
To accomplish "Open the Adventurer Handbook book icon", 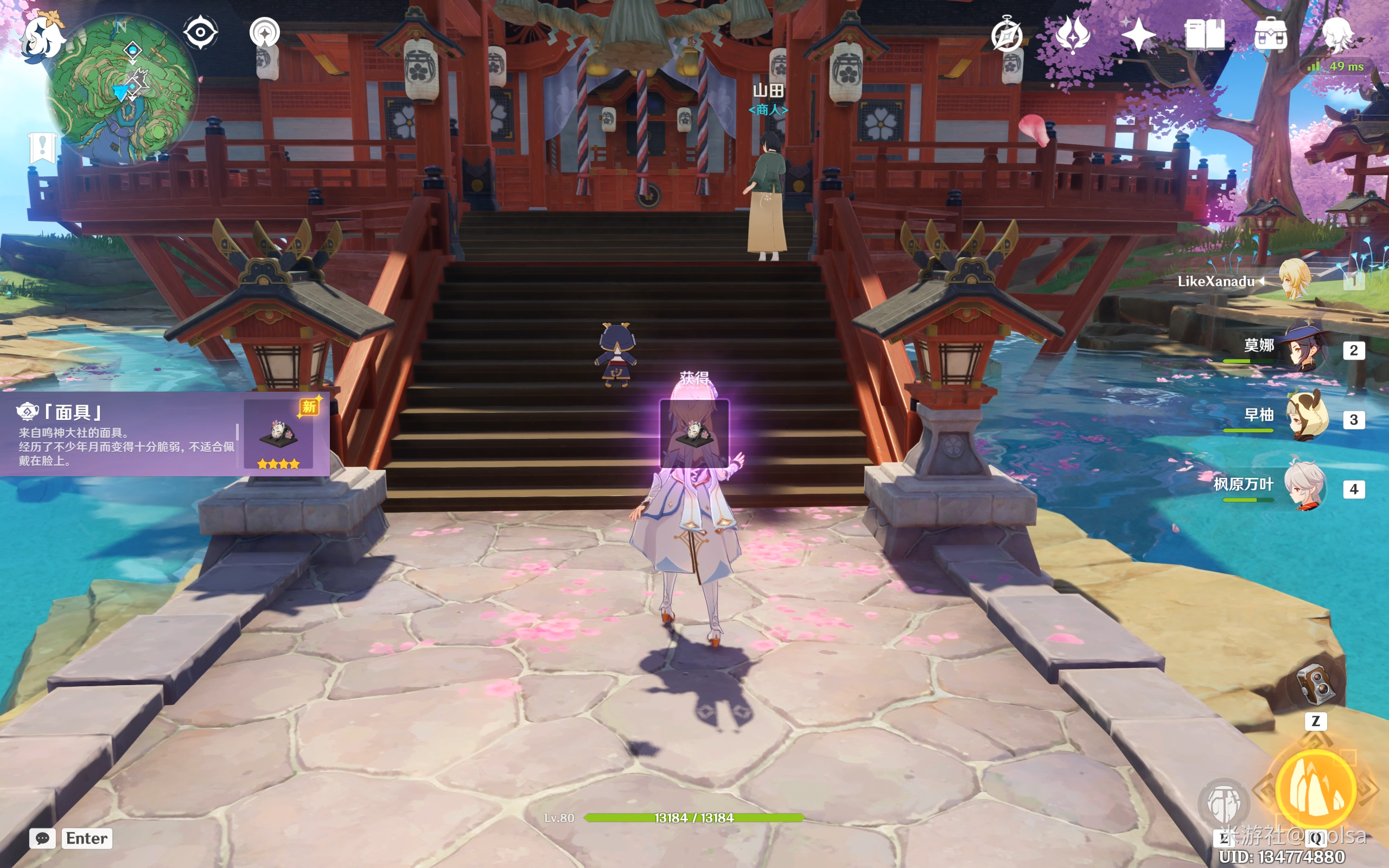I will (1204, 34).
